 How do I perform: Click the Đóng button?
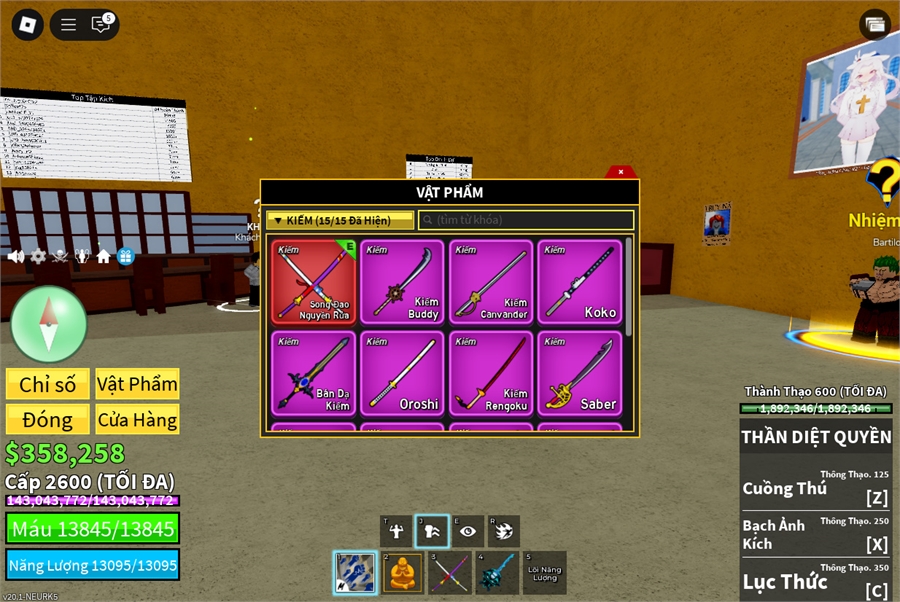[x=48, y=420]
